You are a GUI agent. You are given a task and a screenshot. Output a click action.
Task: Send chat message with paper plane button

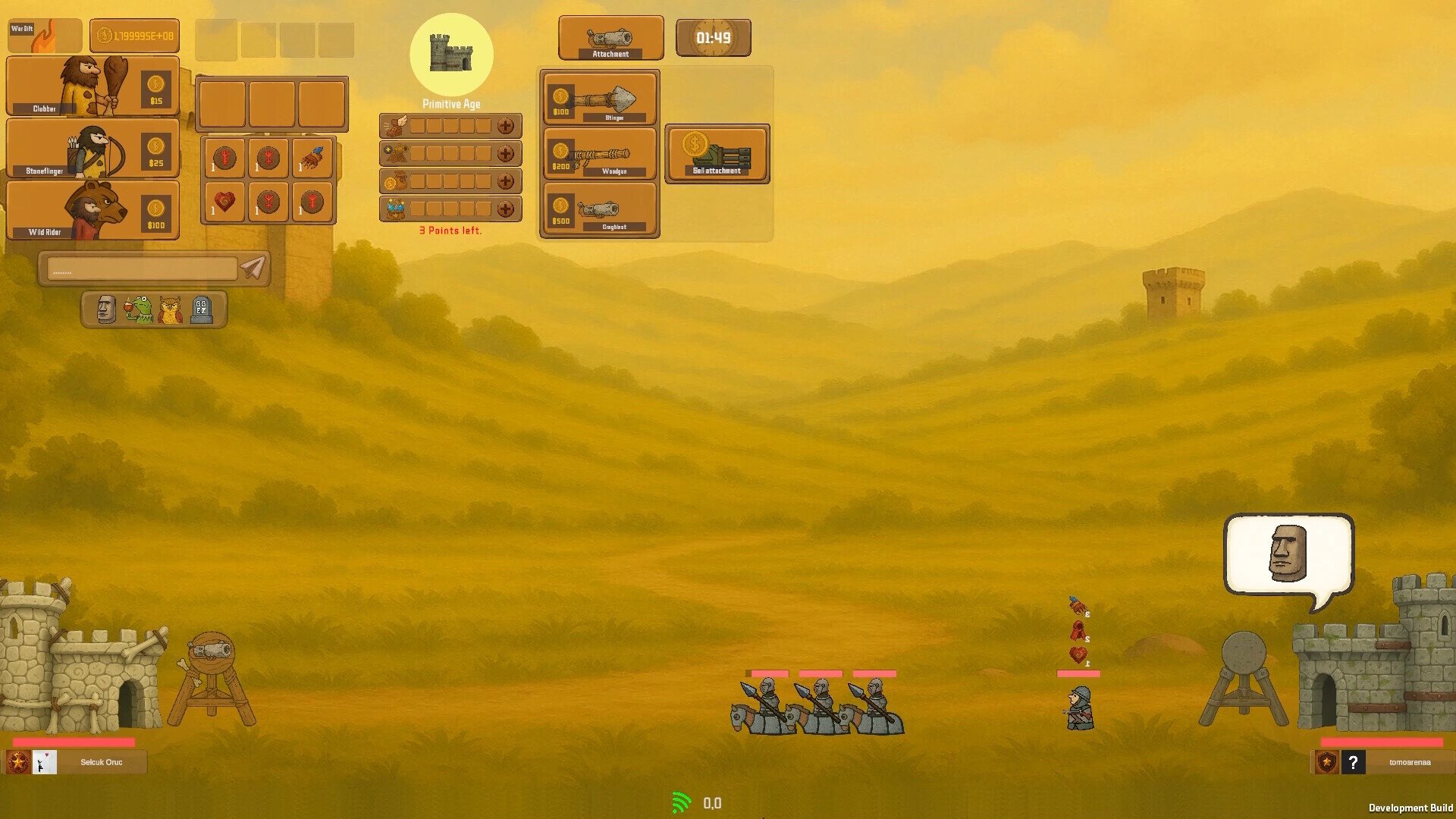pyautogui.click(x=253, y=267)
